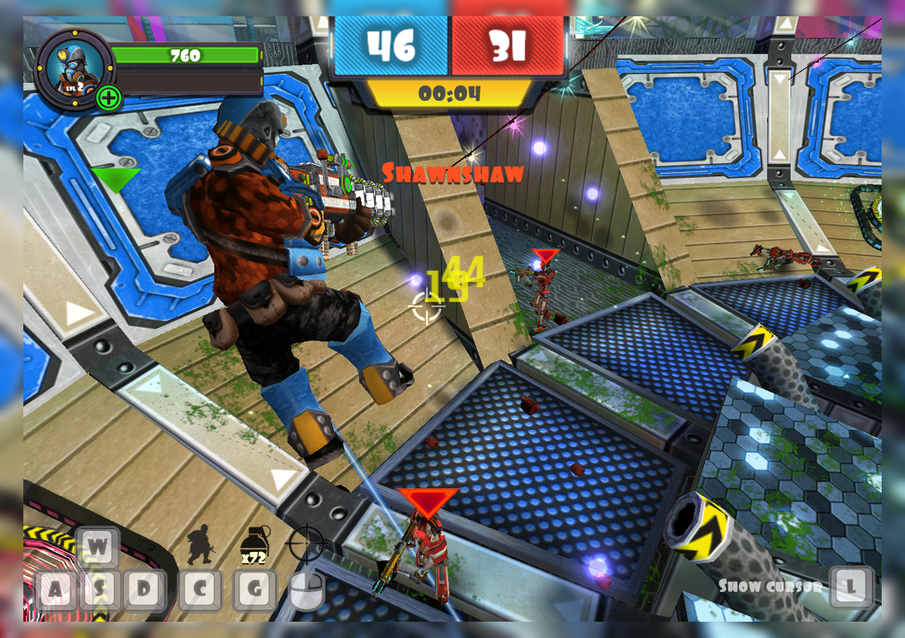Select the grenade icon showing x72
The width and height of the screenshot is (905, 638).
click(x=254, y=541)
